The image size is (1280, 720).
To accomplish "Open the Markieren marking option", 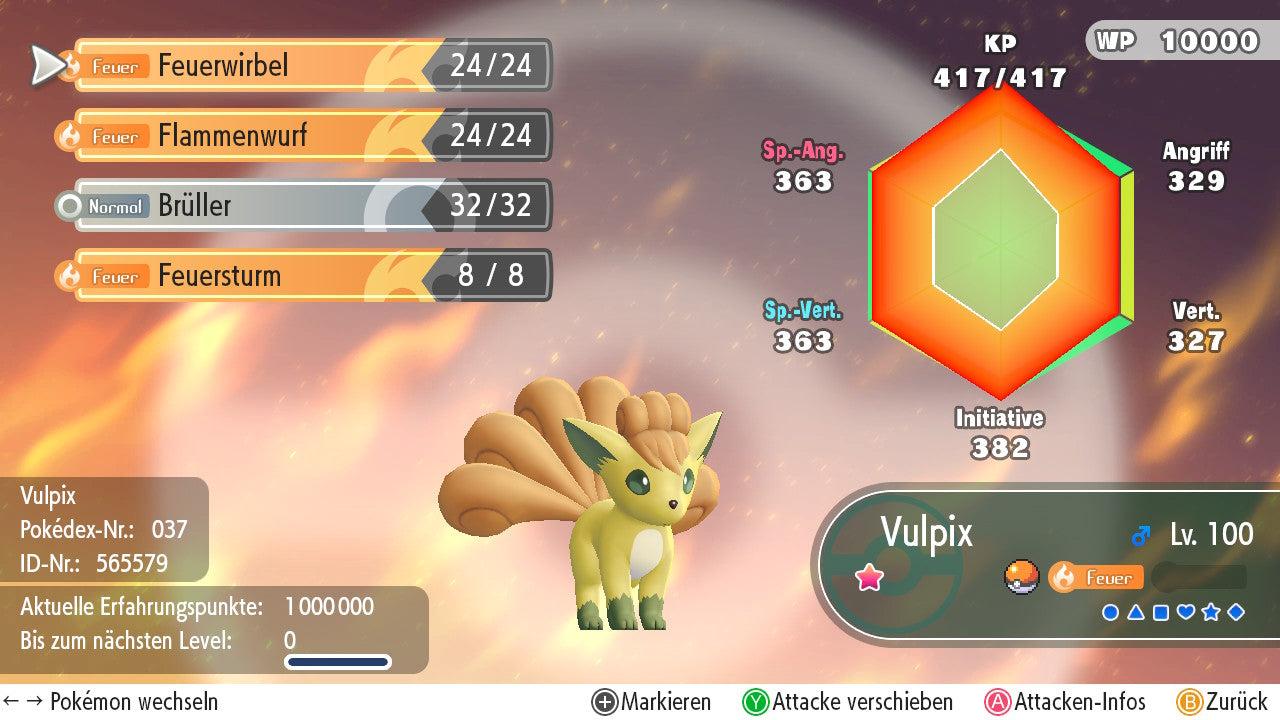I will pos(652,702).
